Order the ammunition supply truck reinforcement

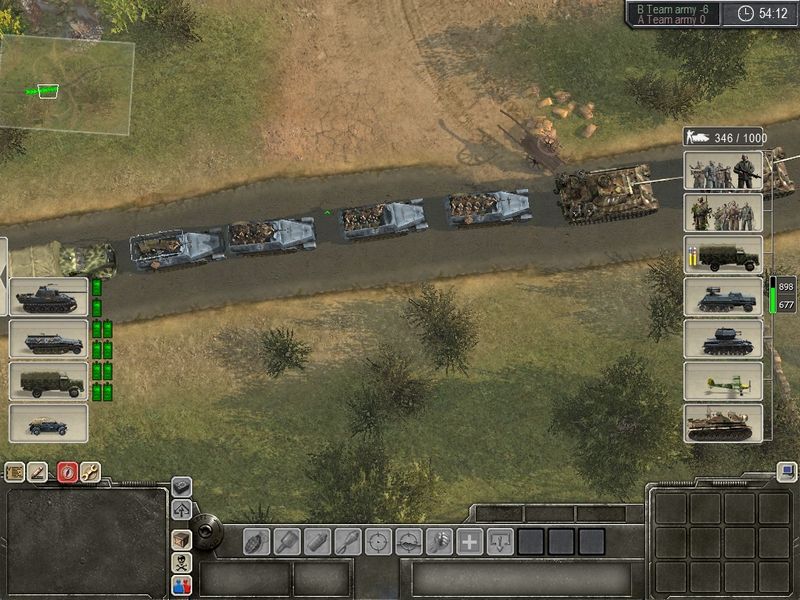pyautogui.click(x=723, y=255)
